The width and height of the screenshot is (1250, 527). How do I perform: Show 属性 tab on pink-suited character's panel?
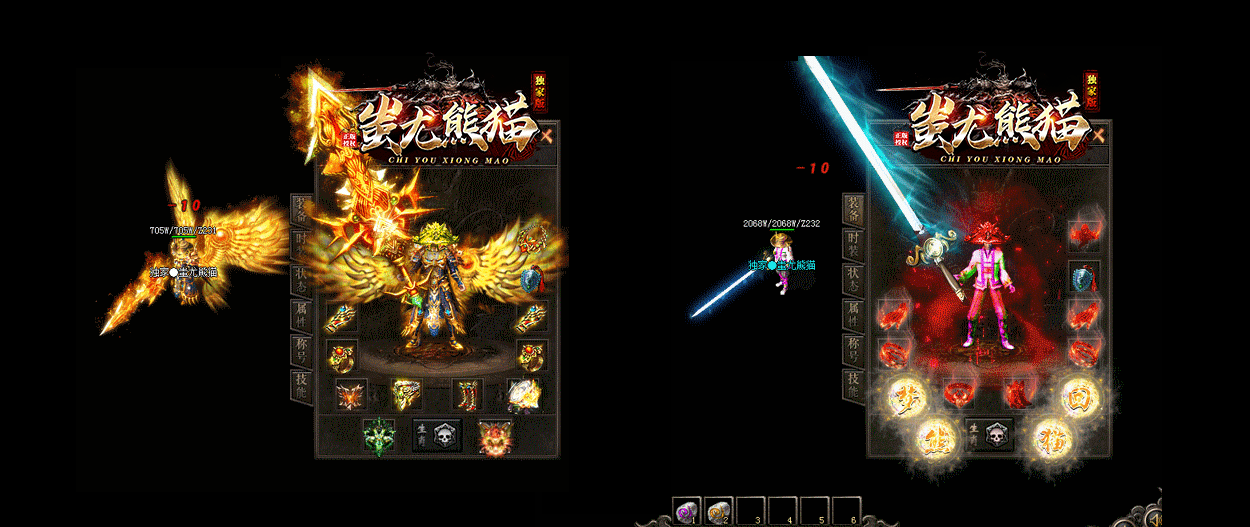click(x=853, y=315)
